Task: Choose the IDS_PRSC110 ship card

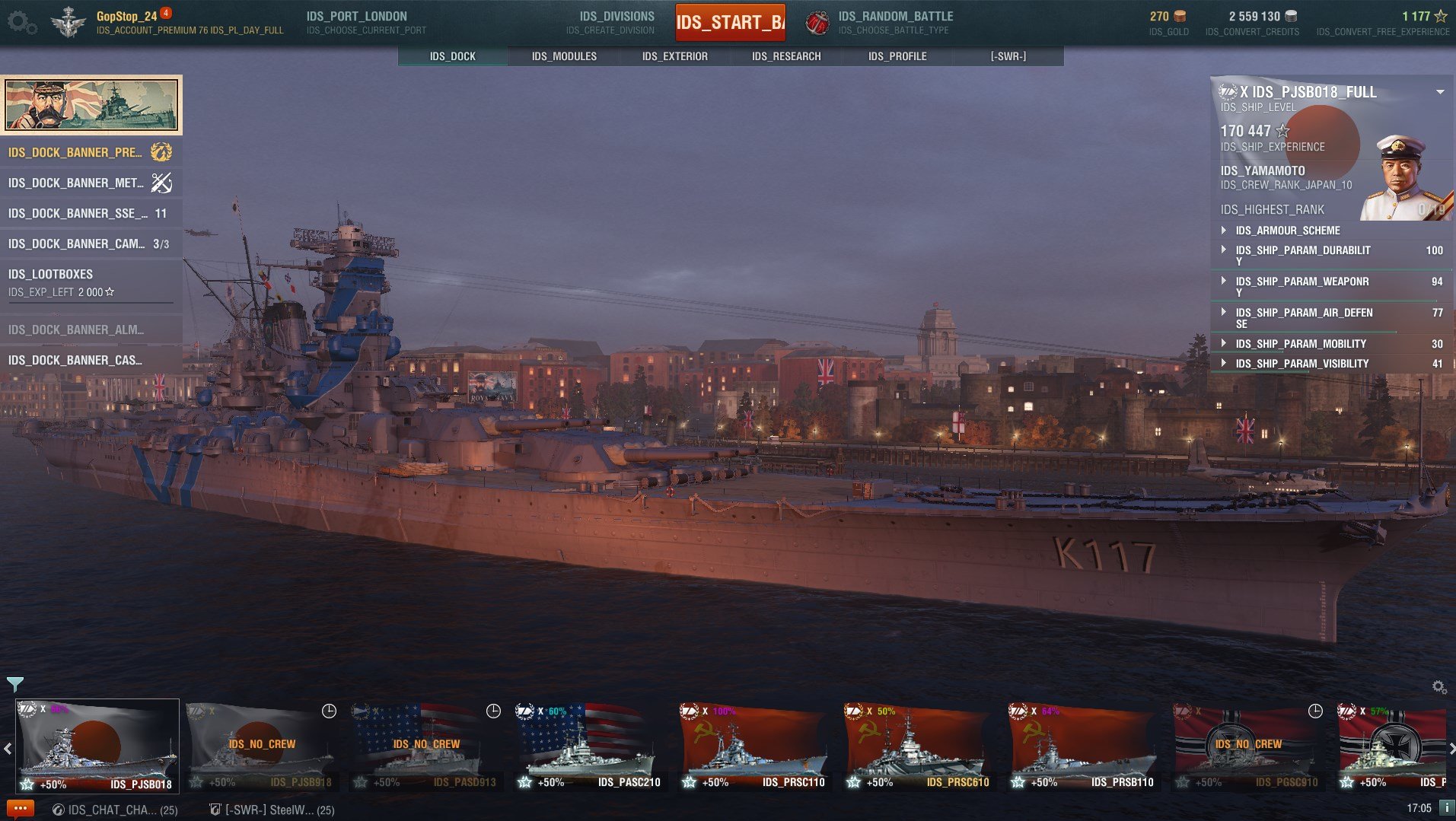Action: 753,746
